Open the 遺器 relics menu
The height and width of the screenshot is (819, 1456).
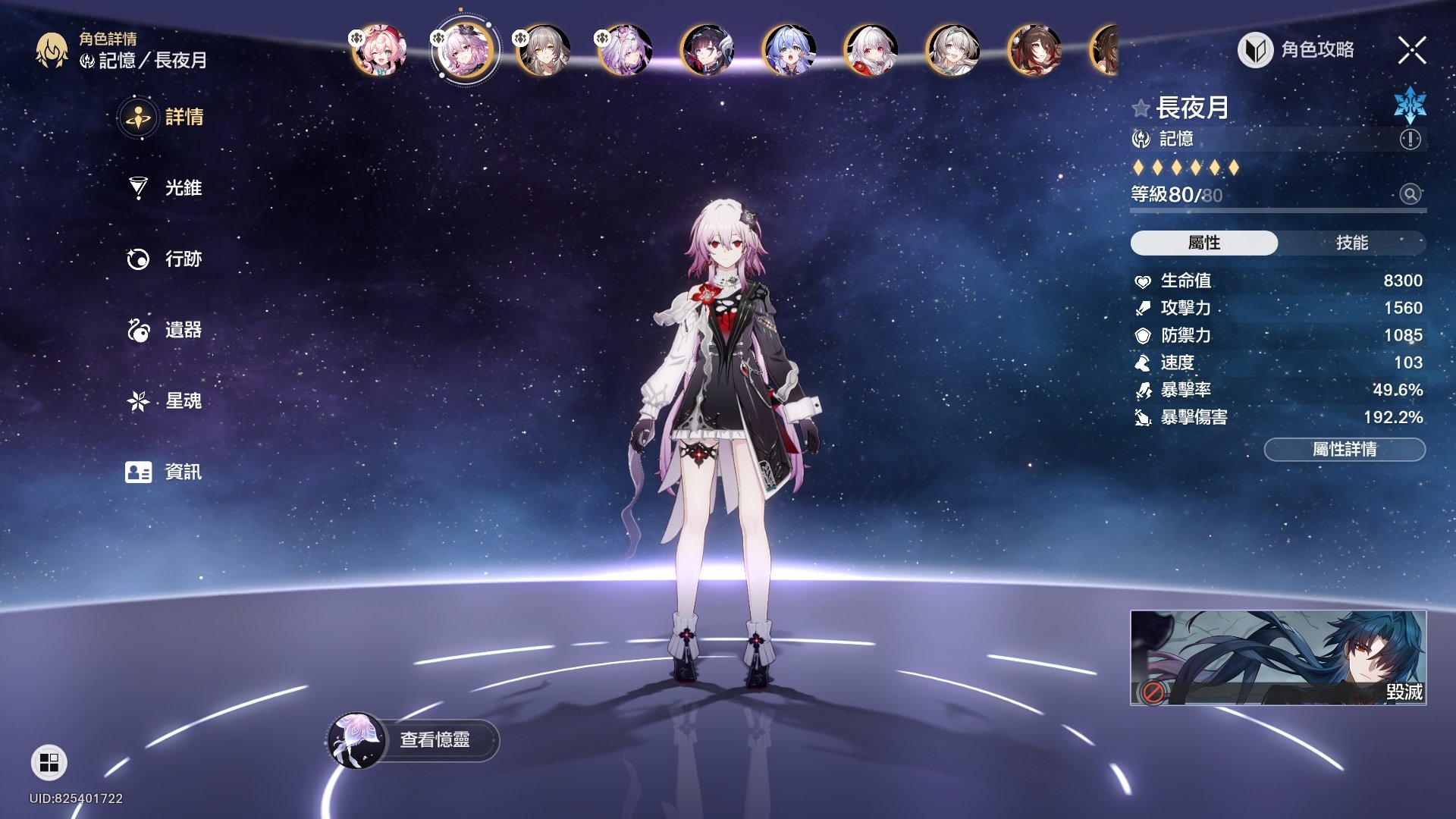[x=165, y=330]
